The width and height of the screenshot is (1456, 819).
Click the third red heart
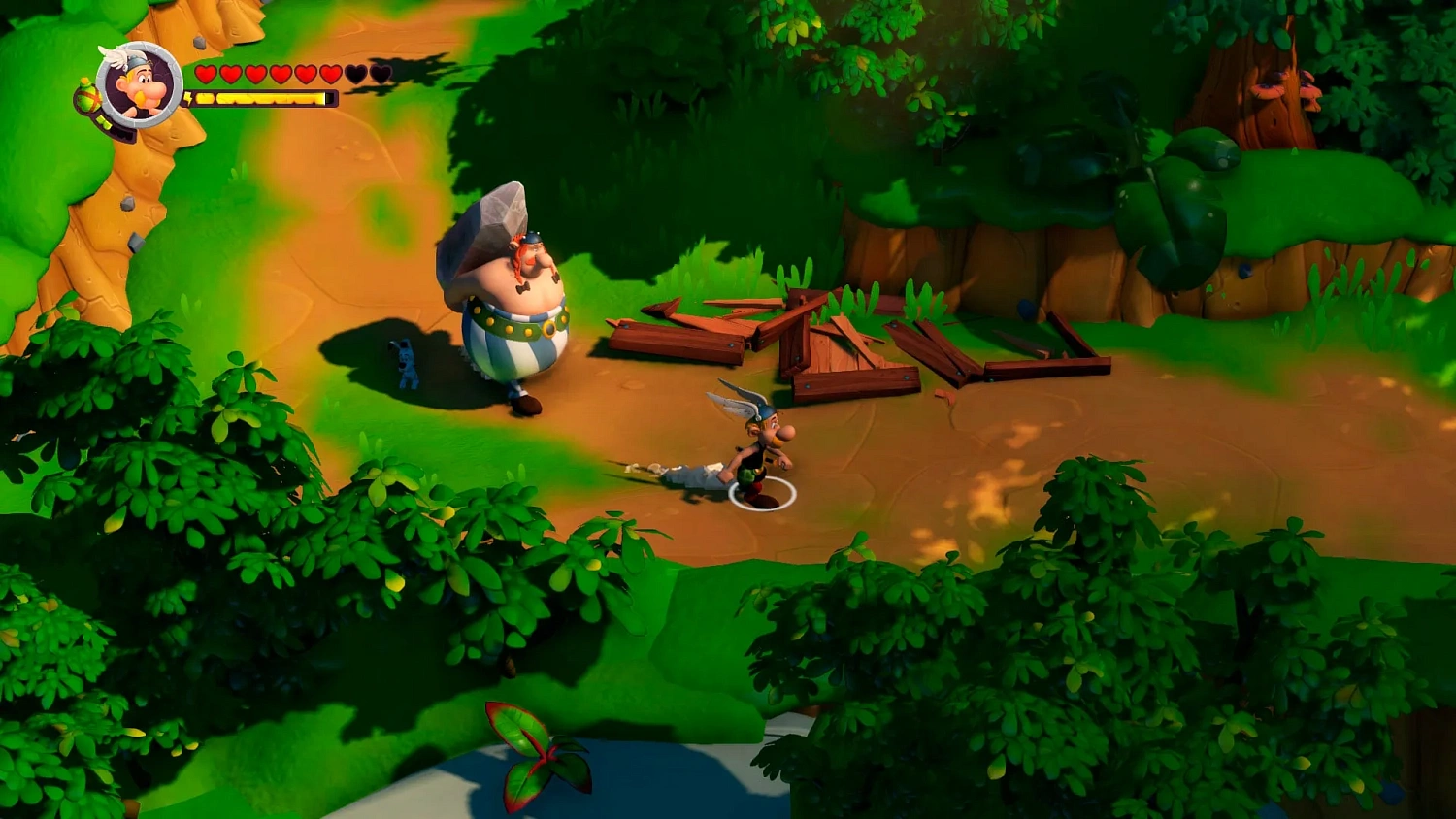(x=256, y=73)
